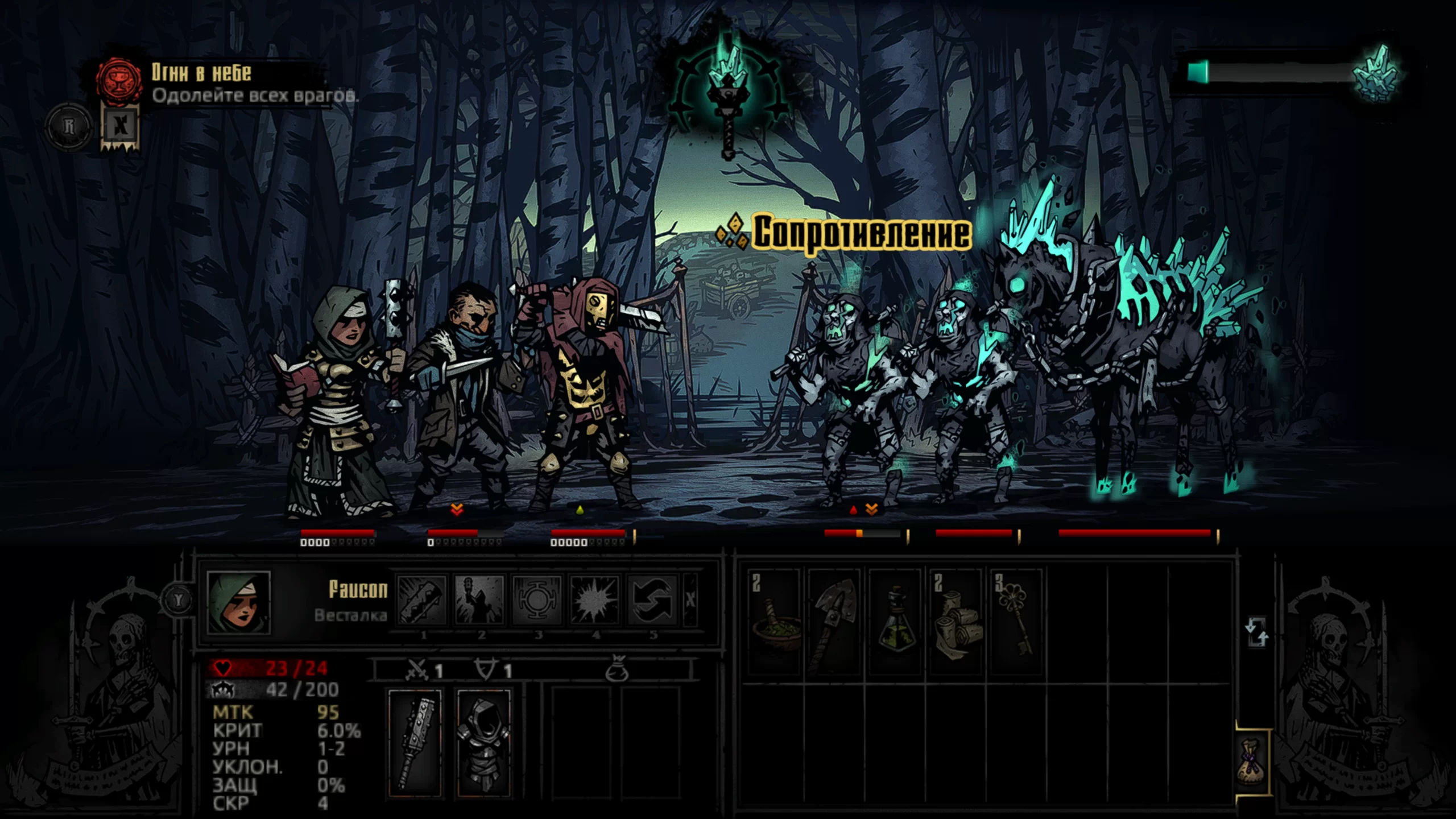Screen dimensions: 1456x819
Task: Click the trinket pouch icon
Action: coord(617,670)
